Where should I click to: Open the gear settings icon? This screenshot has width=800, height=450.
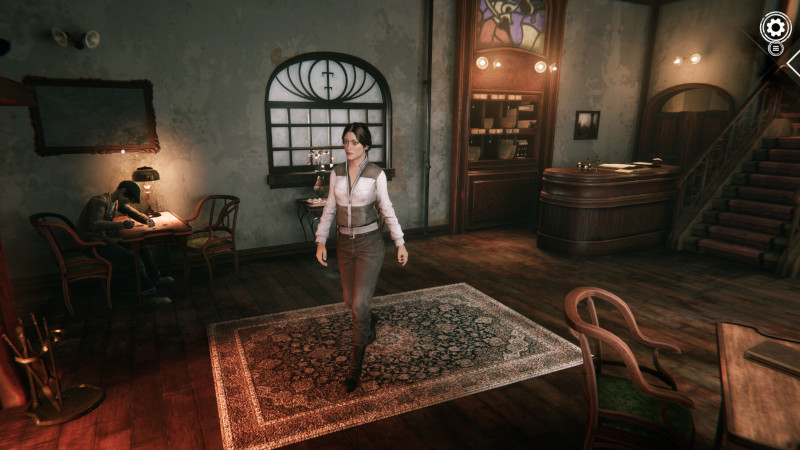click(x=775, y=26)
